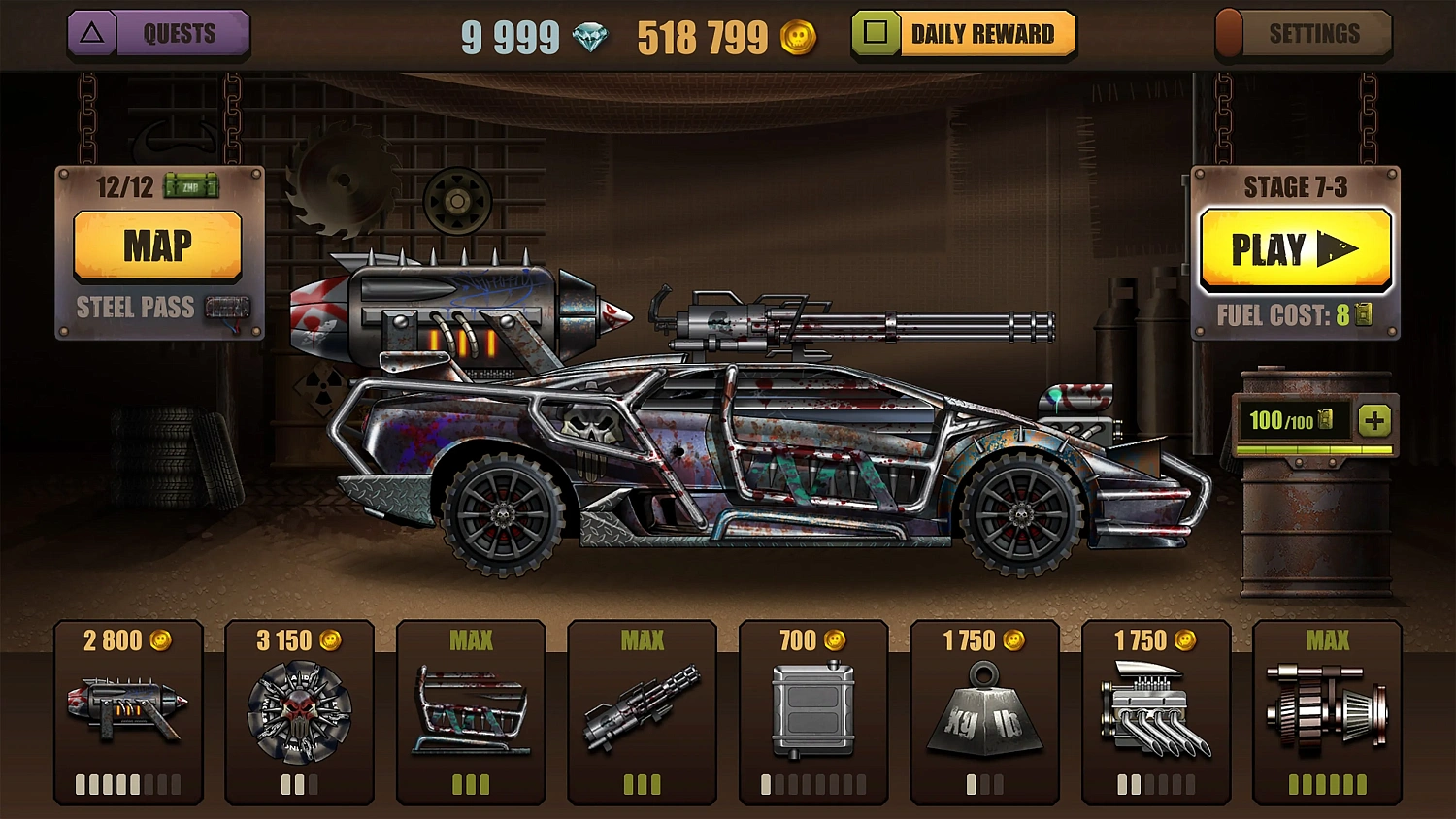The width and height of the screenshot is (1456, 819).
Task: Open the Quests panel
Action: (158, 33)
